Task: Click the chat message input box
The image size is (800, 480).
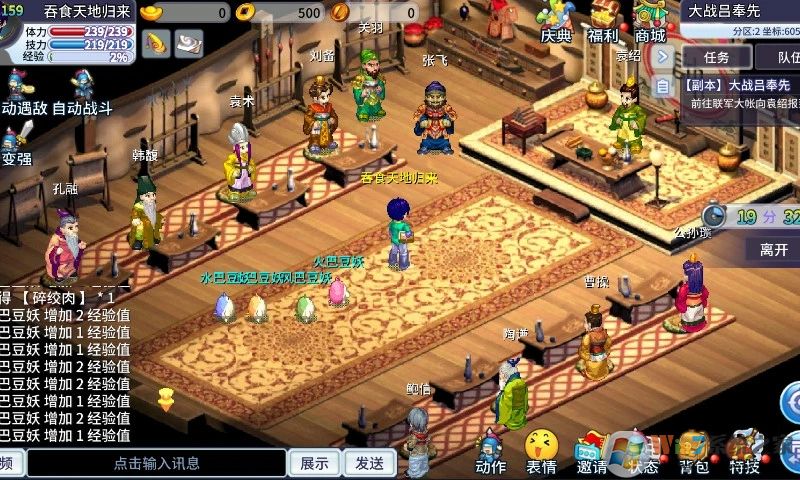Action: coord(156,463)
